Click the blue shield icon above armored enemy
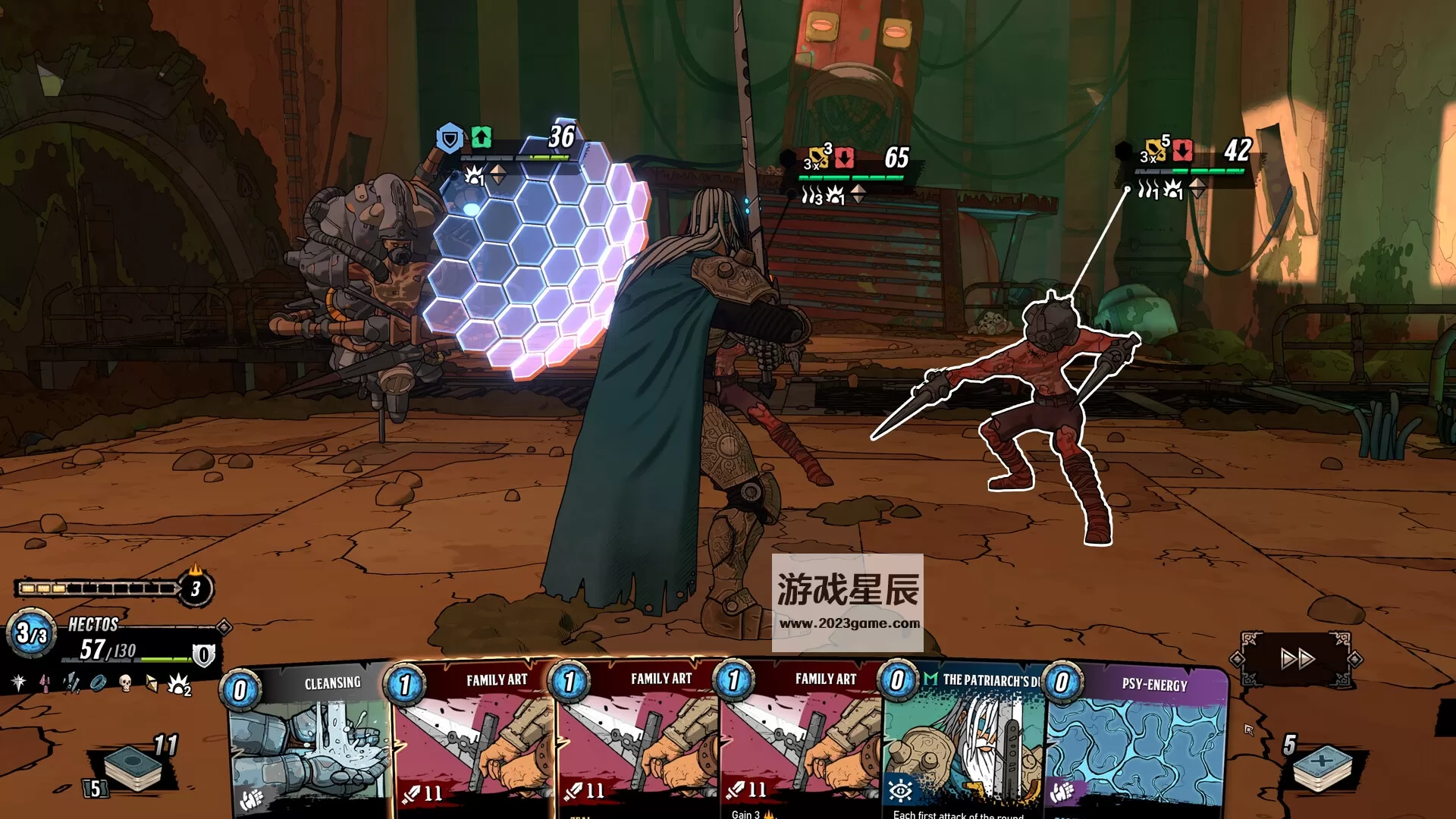This screenshot has height=819, width=1456. tap(450, 139)
